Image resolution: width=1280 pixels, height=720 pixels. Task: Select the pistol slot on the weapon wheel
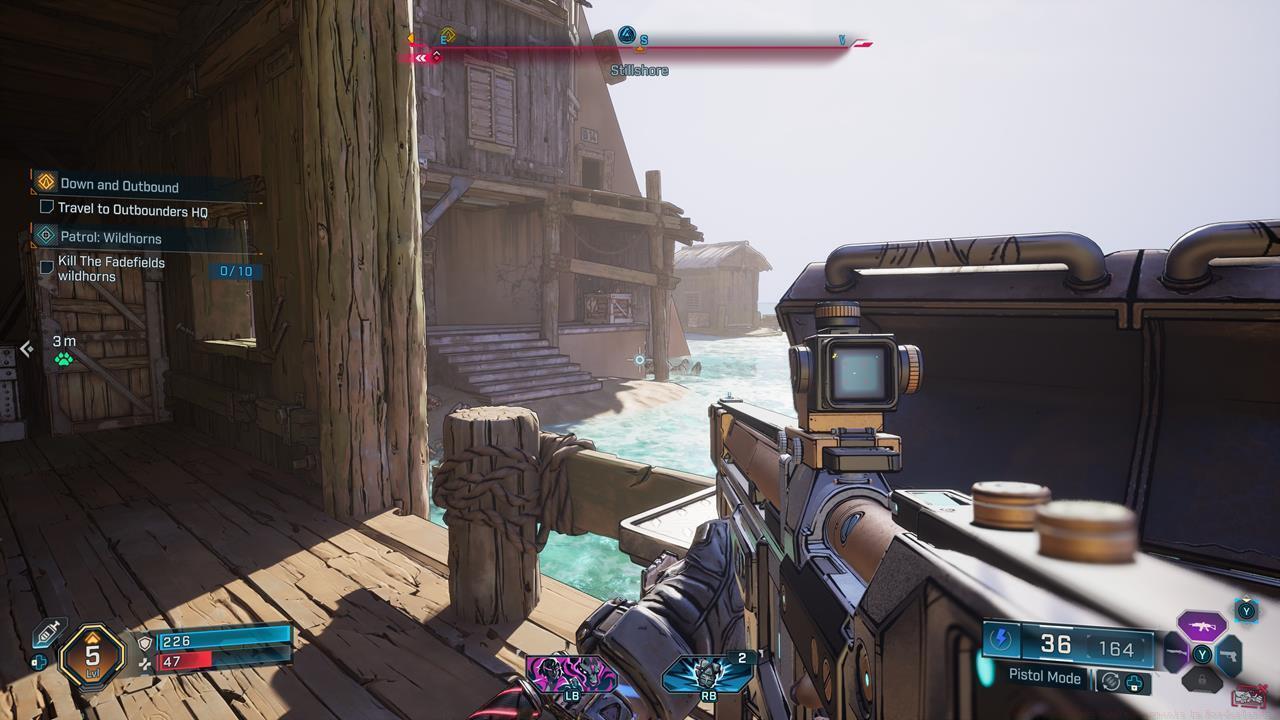click(x=1230, y=655)
